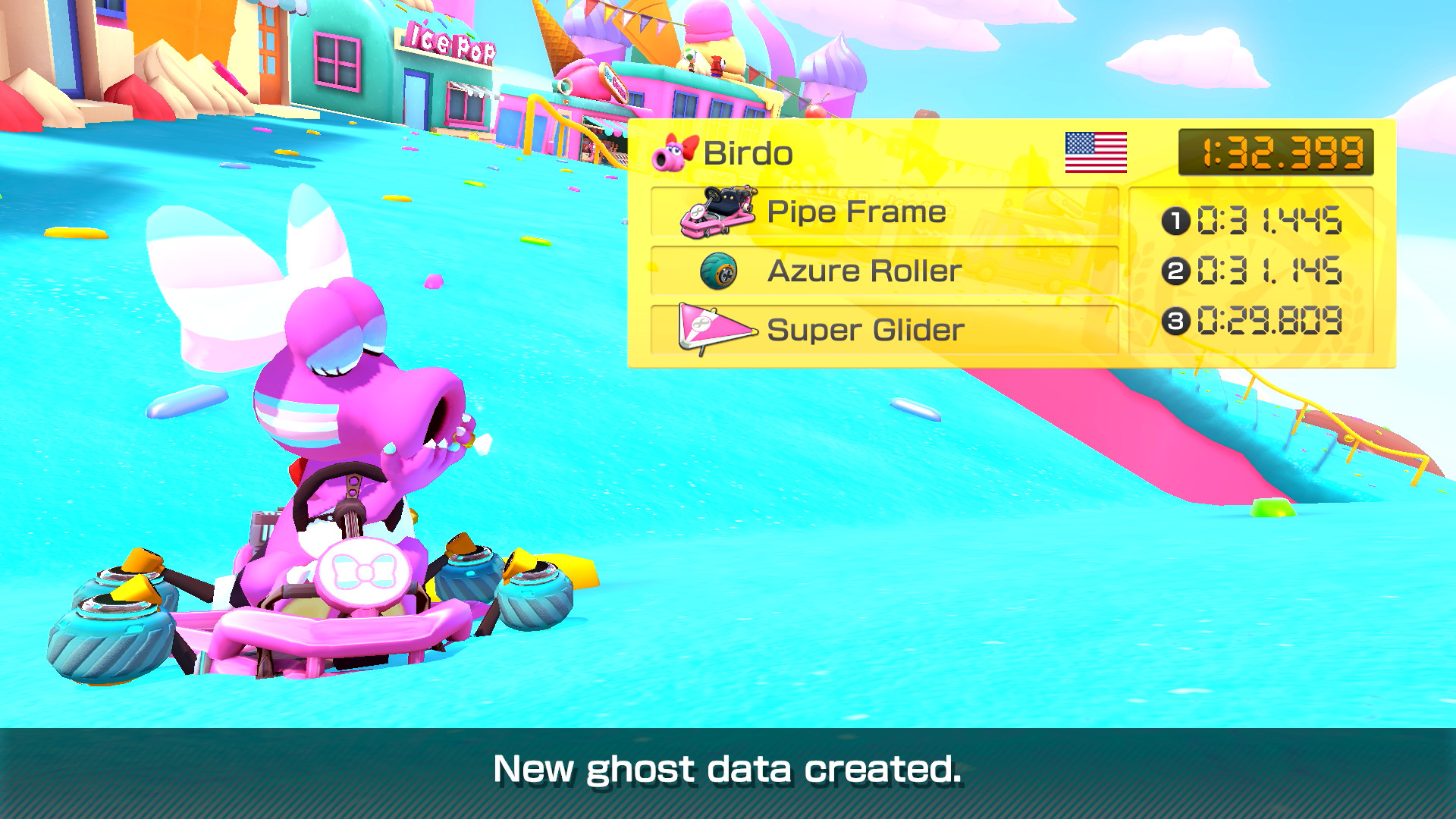This screenshot has width=1456, height=819.
Task: Open the Pipe Frame kart body row
Action: pyautogui.click(x=887, y=212)
